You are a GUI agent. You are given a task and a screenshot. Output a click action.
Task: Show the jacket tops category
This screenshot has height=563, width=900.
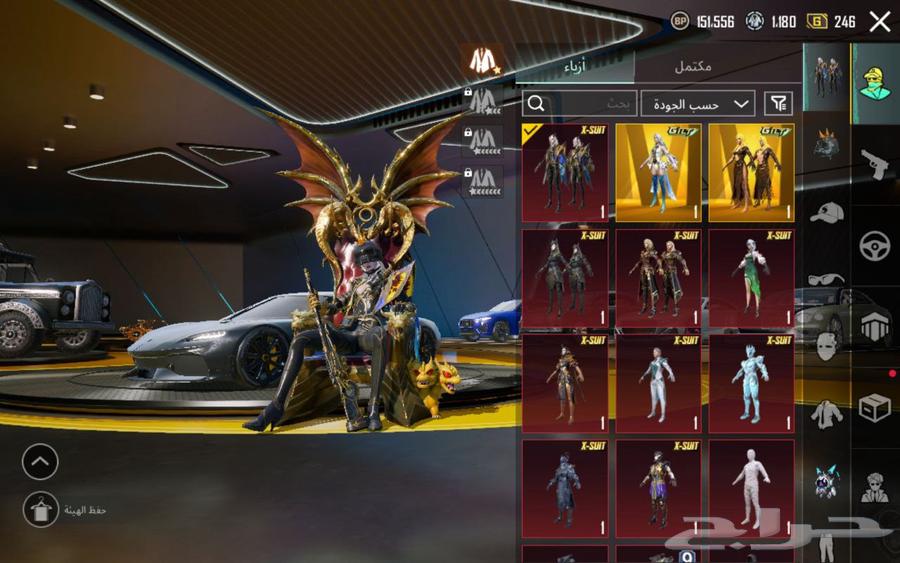826,413
